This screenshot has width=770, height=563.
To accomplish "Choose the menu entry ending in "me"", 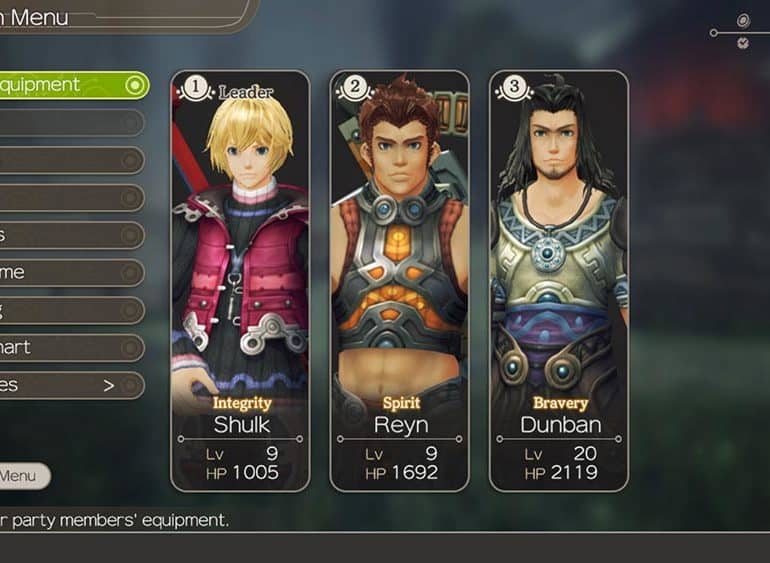I will click(70, 272).
